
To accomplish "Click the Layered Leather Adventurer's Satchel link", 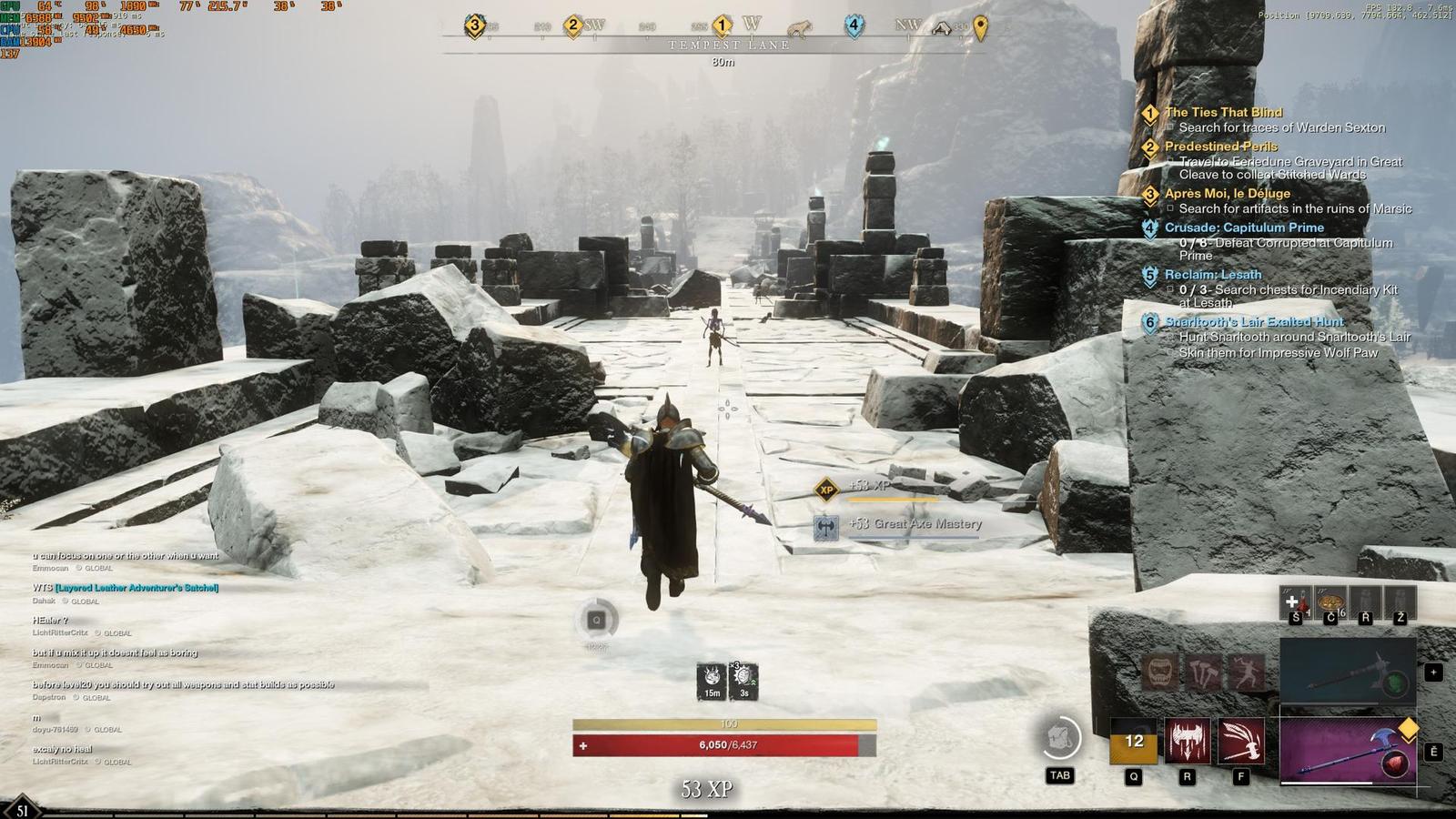I will pyautogui.click(x=136, y=588).
